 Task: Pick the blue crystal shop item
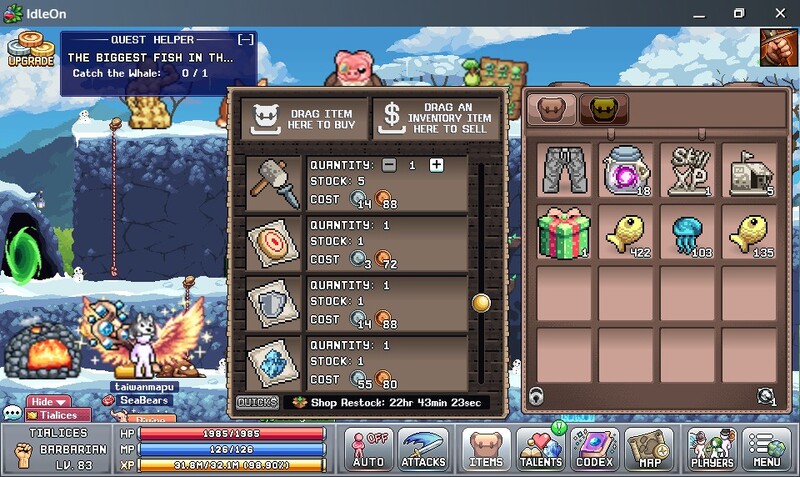pos(273,363)
